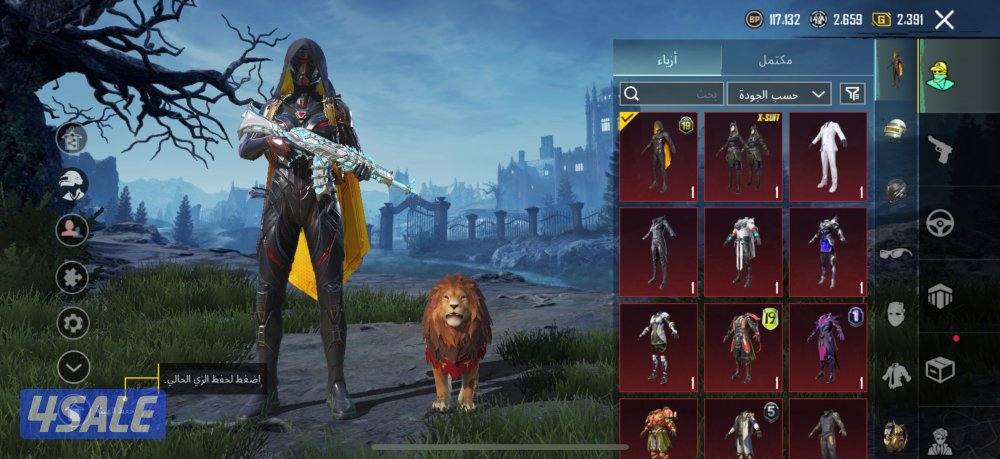The image size is (1000, 459).
Task: Open the pistol weapons category
Action: pos(939,150)
